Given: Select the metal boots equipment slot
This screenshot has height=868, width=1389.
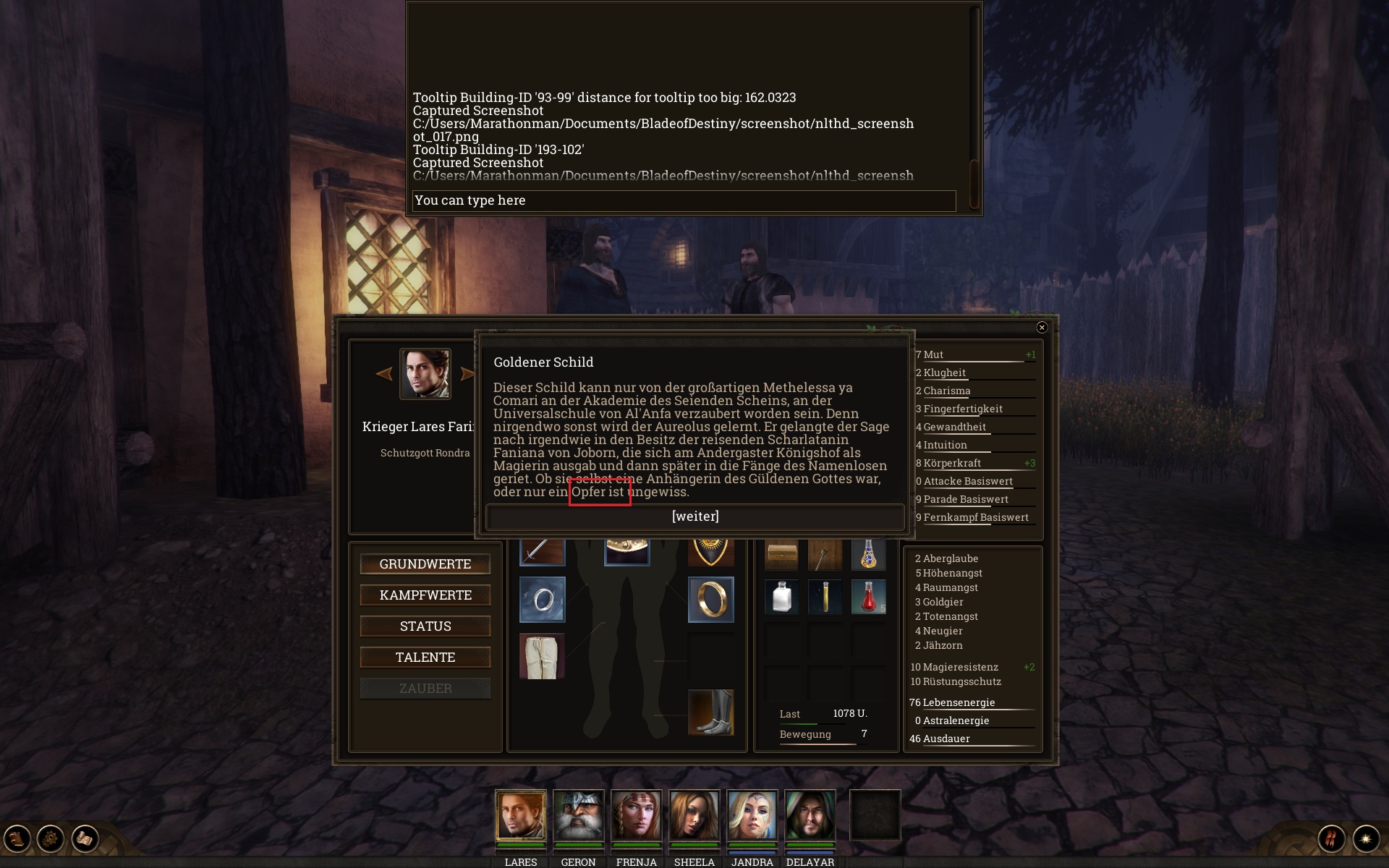Looking at the screenshot, I should pyautogui.click(x=710, y=712).
